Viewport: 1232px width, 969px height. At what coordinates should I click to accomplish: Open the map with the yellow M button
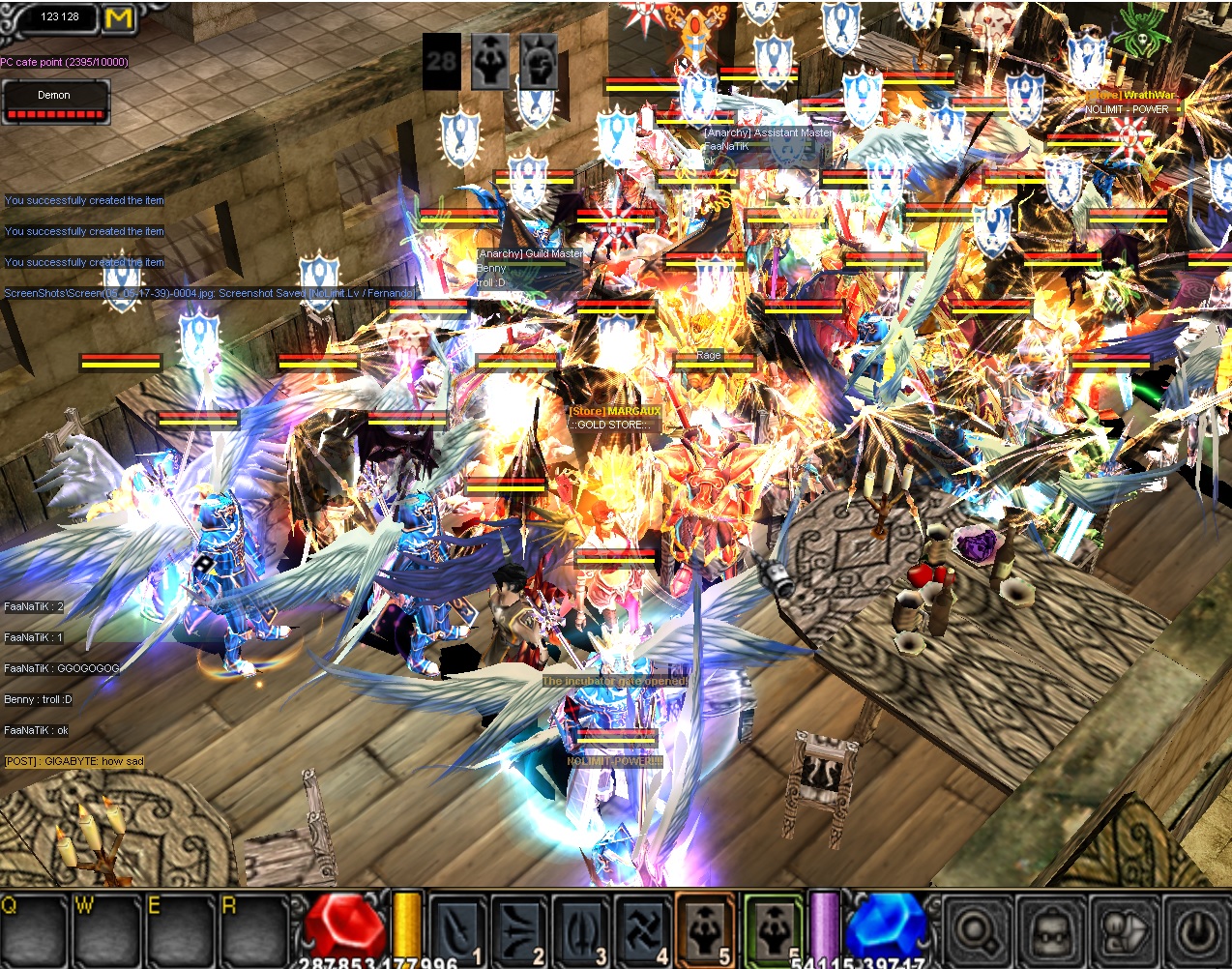coord(118,17)
